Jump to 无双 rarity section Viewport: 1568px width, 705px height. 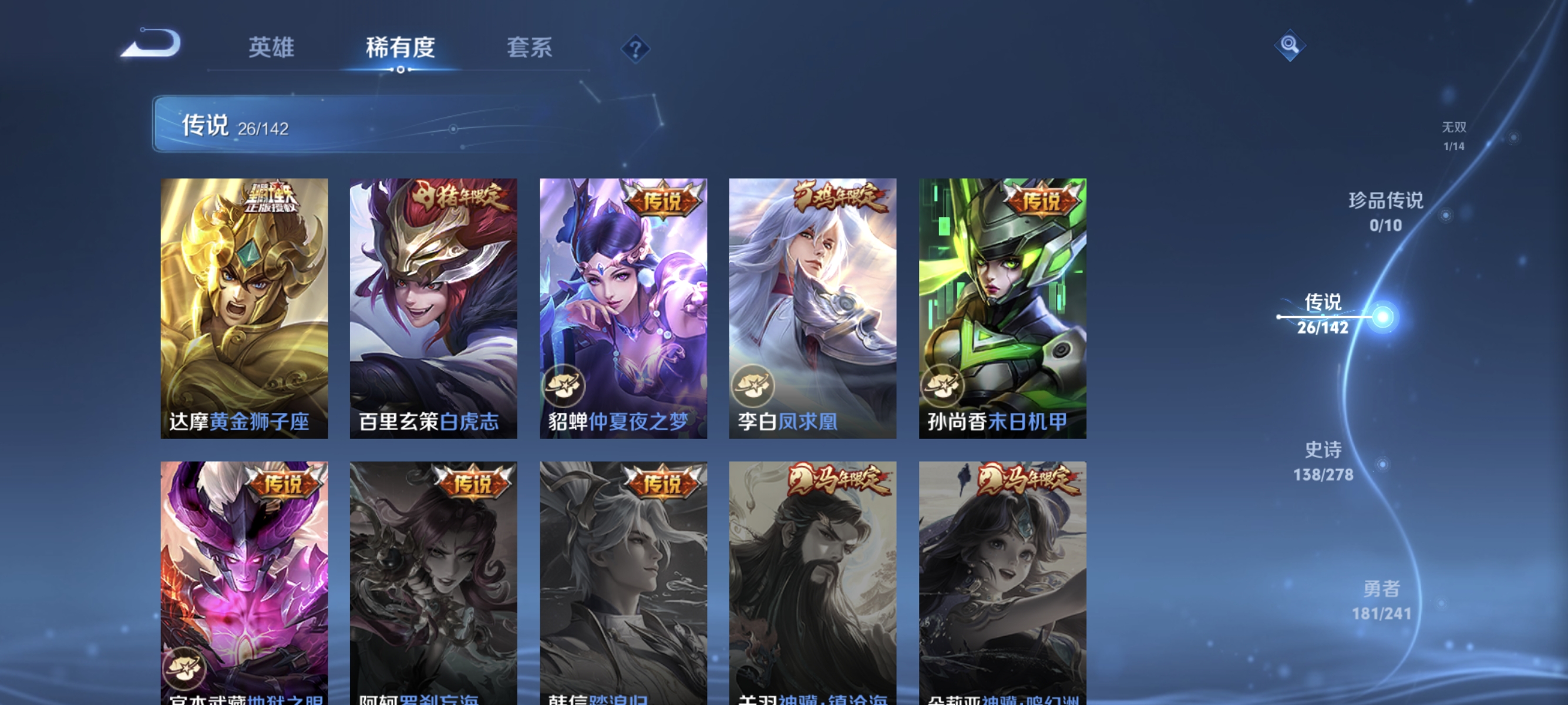click(x=1454, y=135)
